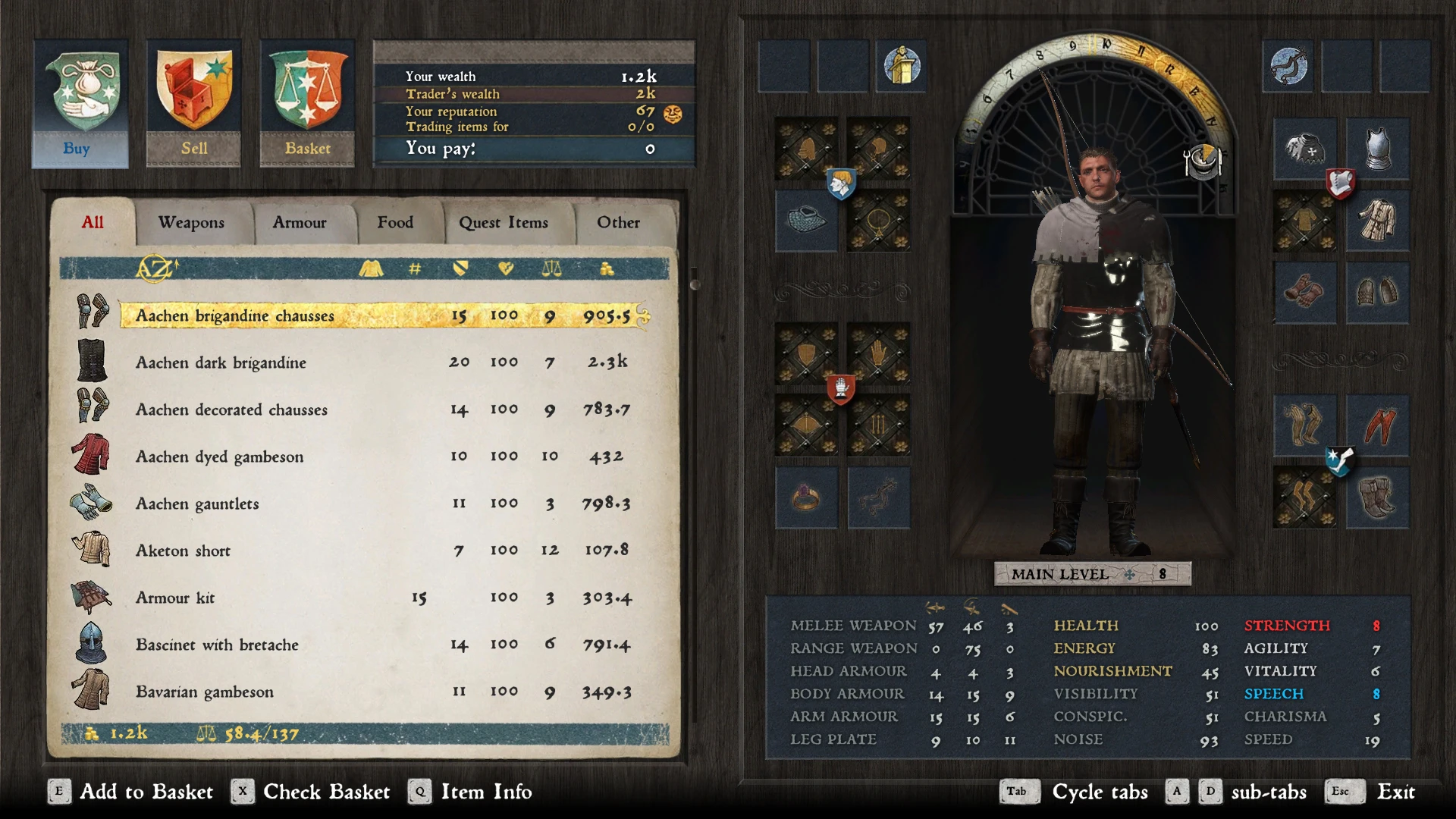The height and width of the screenshot is (819, 1456).
Task: Open the equipped padded gambeson slot
Action: (1378, 220)
